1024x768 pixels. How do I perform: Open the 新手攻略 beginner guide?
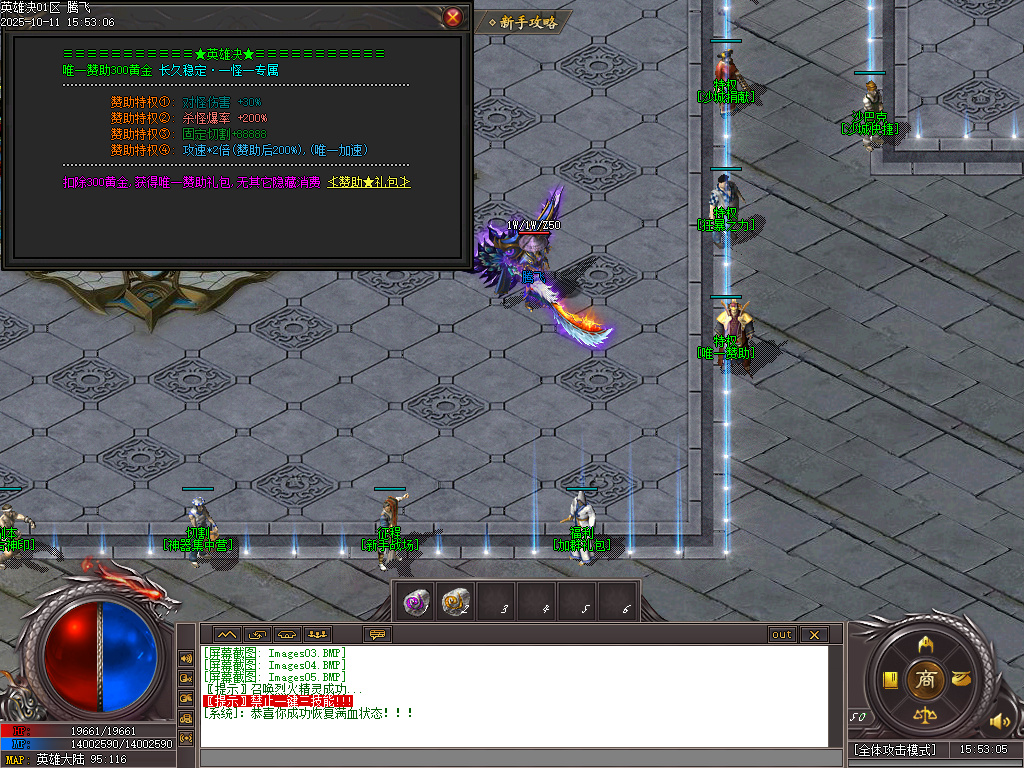523,22
